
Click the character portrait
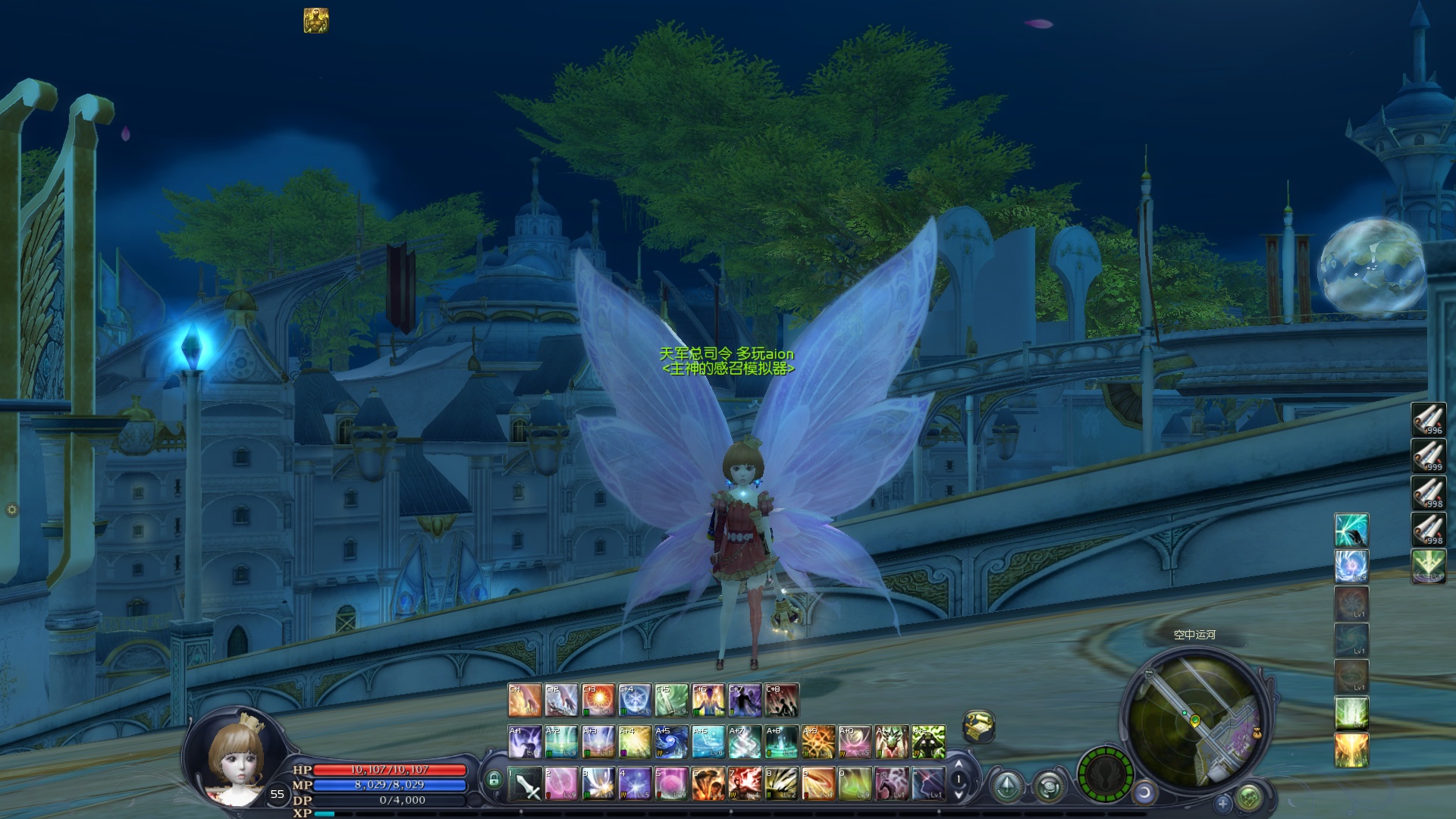click(237, 758)
